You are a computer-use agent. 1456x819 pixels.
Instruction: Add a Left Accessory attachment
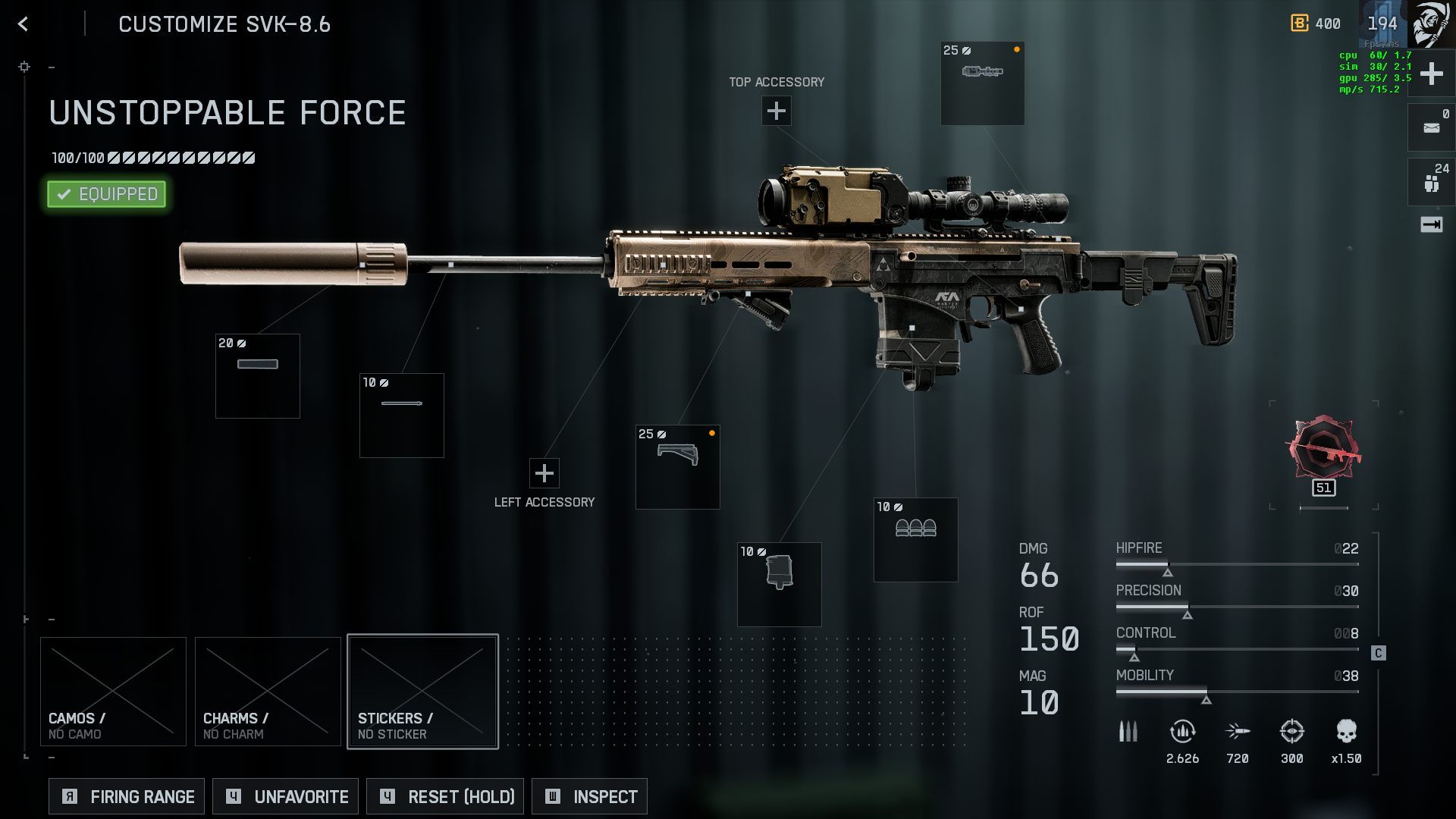(544, 474)
